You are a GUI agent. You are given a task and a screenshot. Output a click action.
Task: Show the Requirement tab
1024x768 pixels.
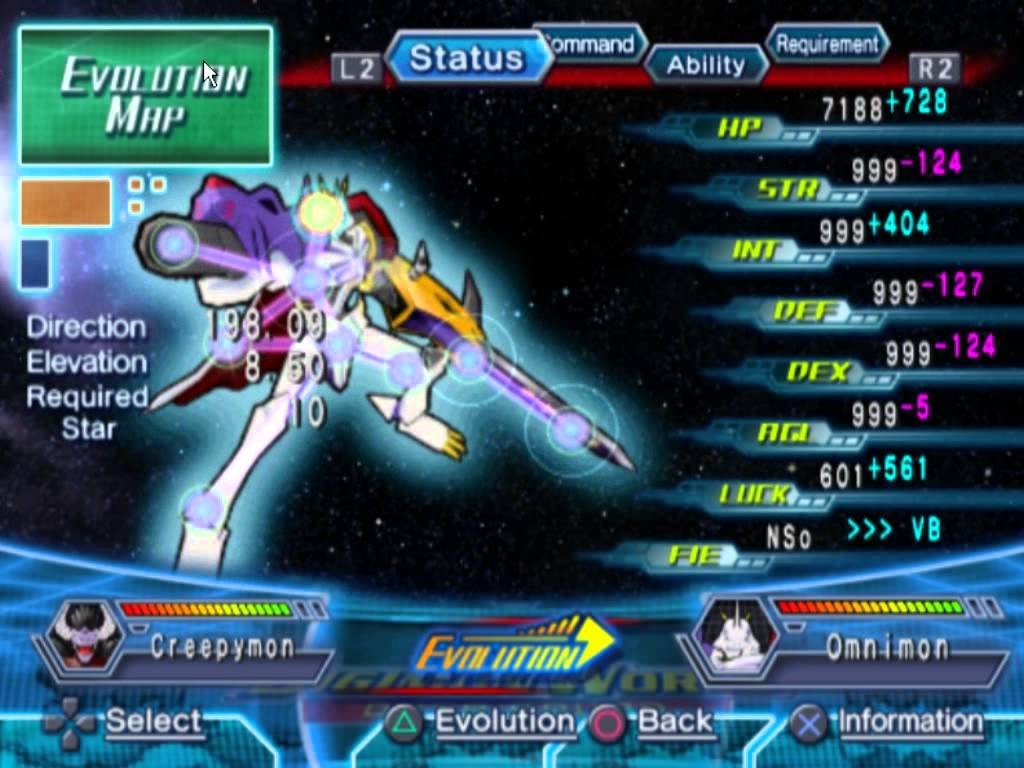pos(827,44)
